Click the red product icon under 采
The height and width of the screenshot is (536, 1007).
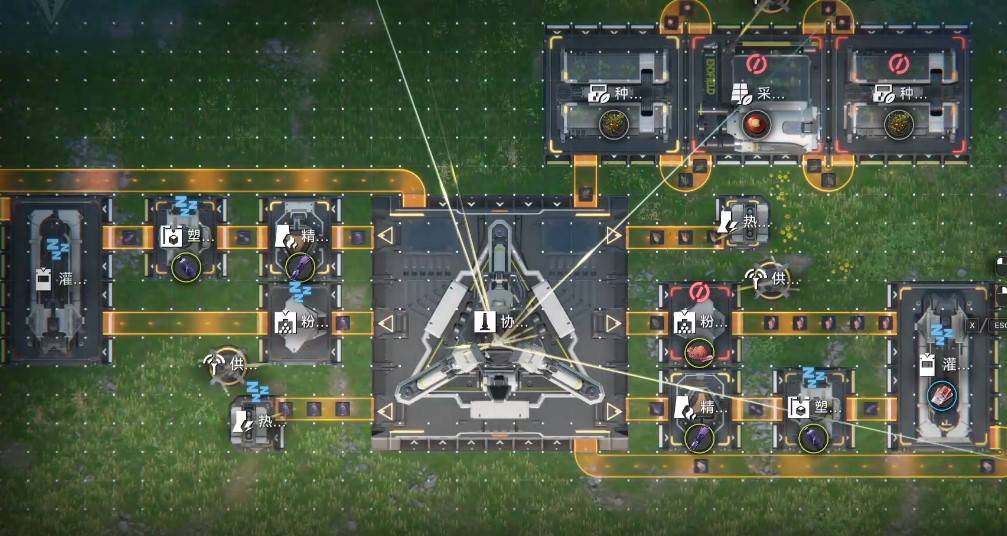756,123
